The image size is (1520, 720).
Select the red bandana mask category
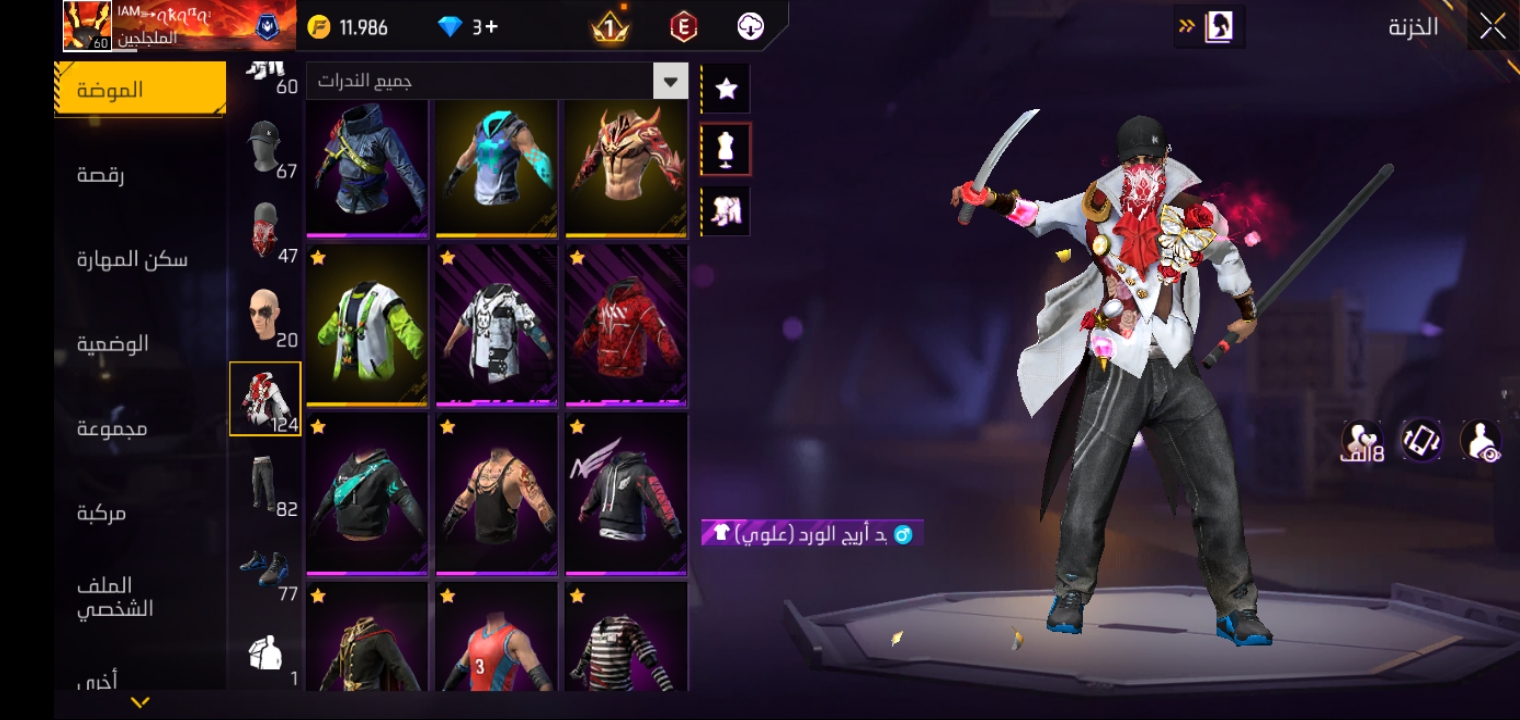click(x=265, y=232)
